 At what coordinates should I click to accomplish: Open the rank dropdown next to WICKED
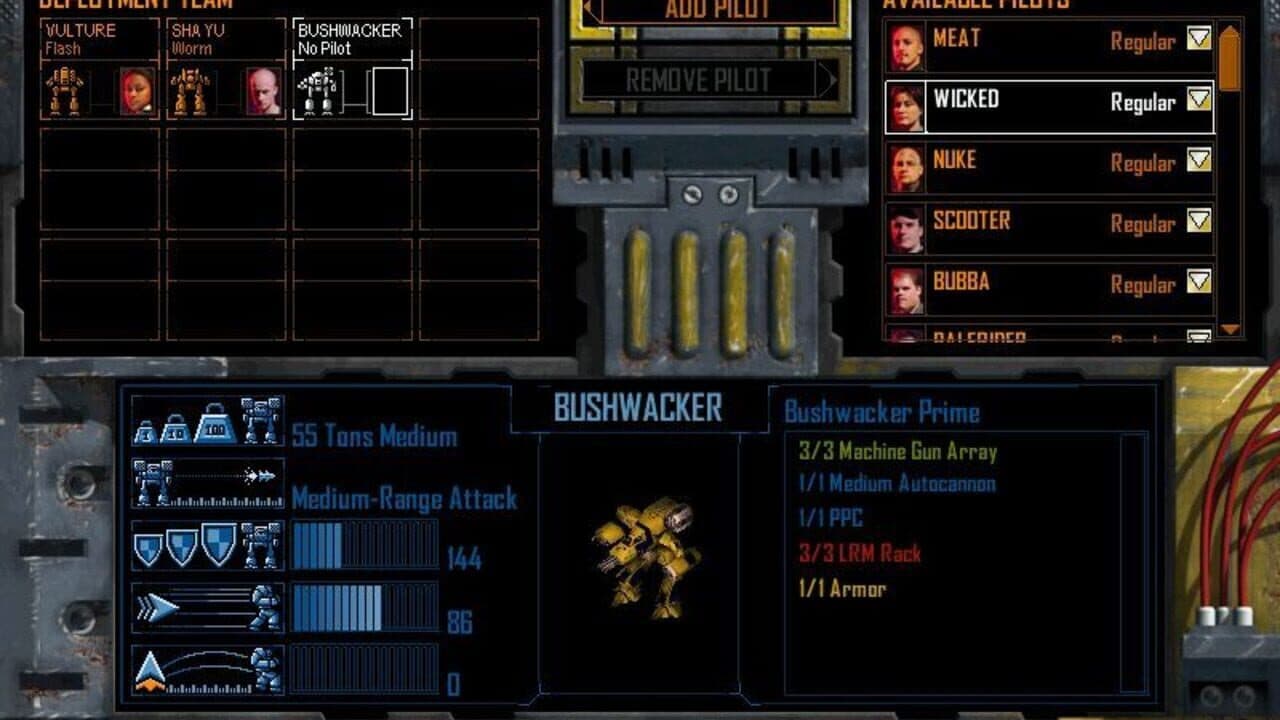coord(1197,100)
